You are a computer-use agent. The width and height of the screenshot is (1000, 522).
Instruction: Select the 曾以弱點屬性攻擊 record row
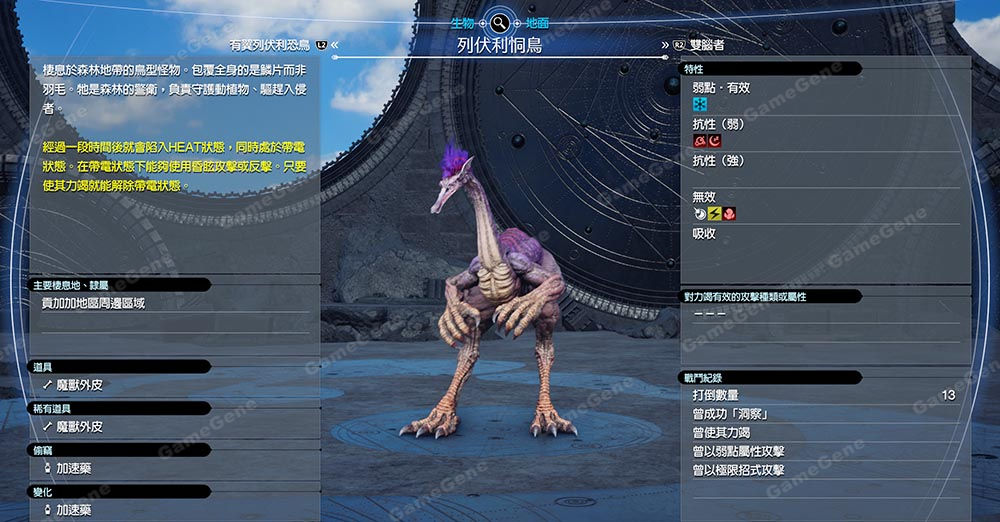[823, 452]
